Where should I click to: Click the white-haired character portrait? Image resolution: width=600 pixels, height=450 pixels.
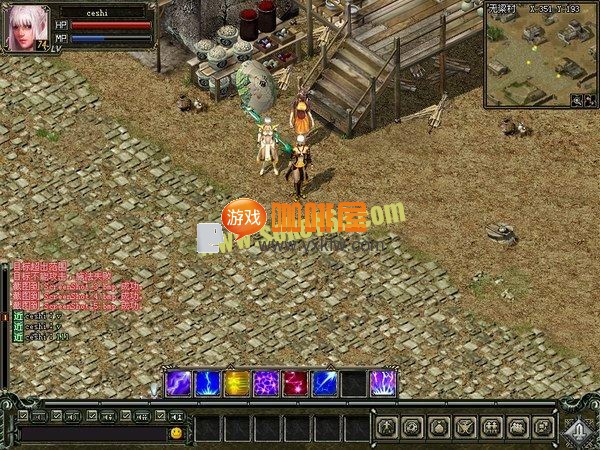[28, 27]
